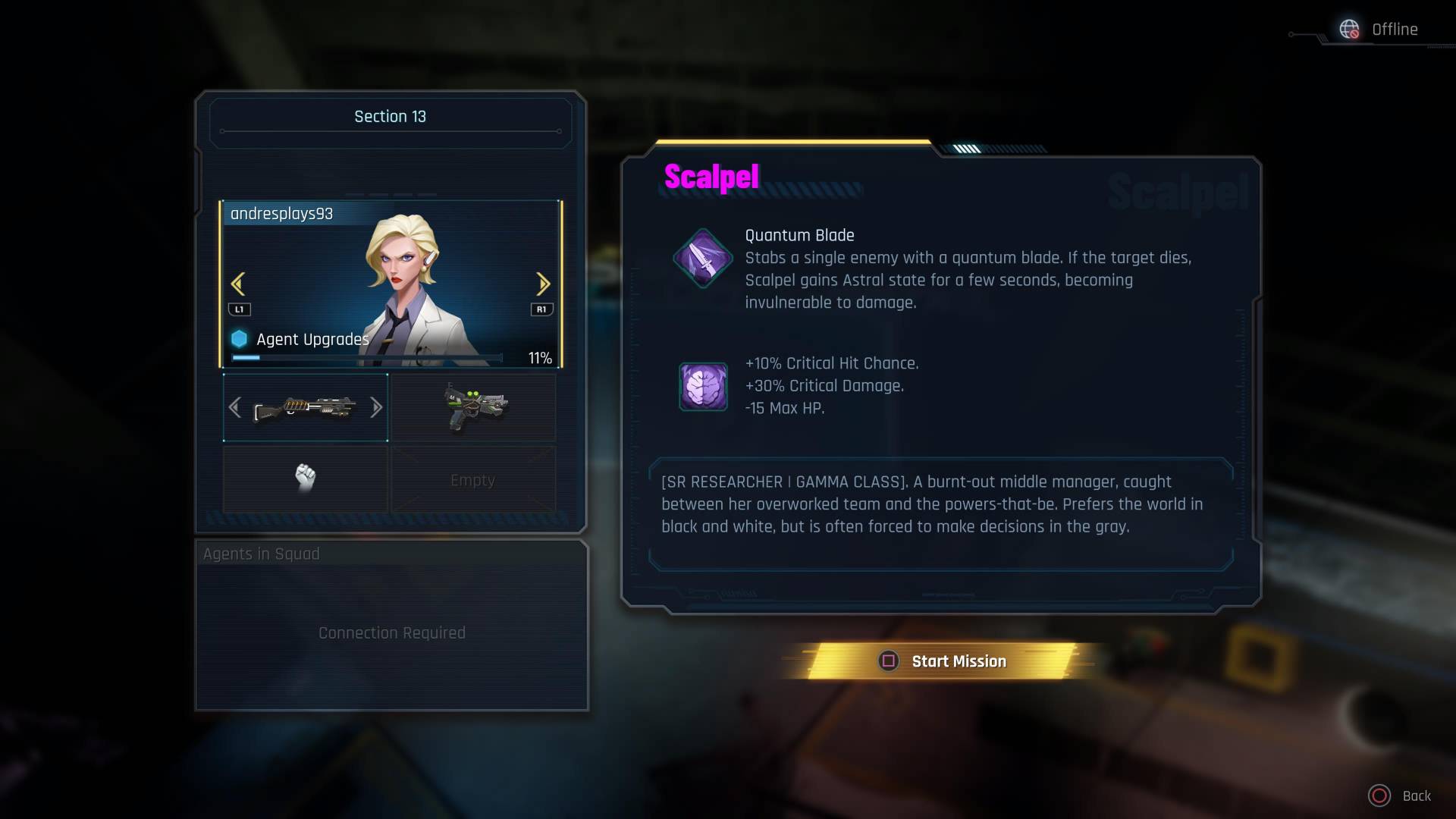
Task: Click the right arrow to view next agent
Action: pos(544,283)
